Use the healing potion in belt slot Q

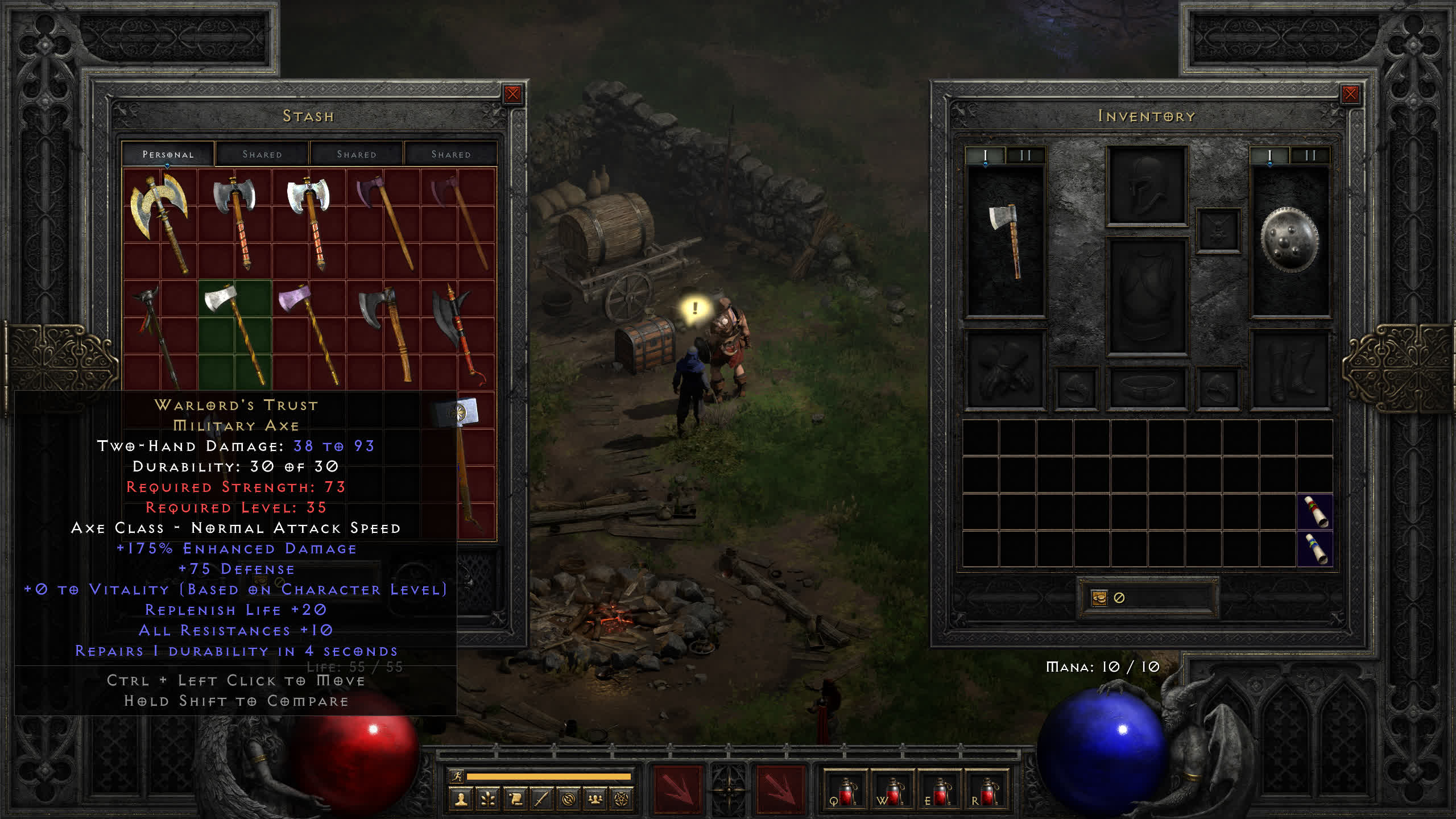click(845, 791)
